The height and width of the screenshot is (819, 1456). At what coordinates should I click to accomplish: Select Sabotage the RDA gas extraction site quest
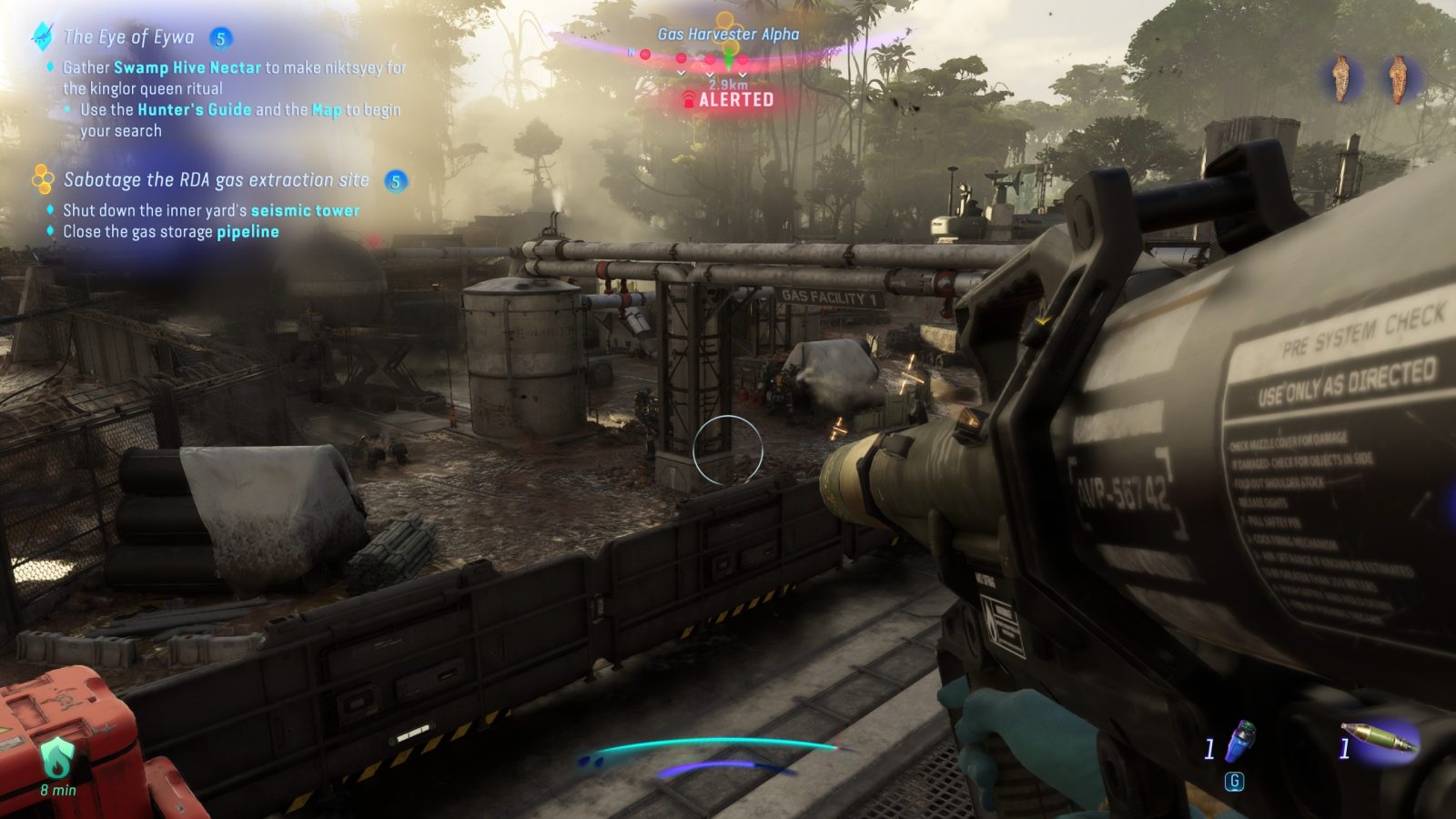pos(216,180)
